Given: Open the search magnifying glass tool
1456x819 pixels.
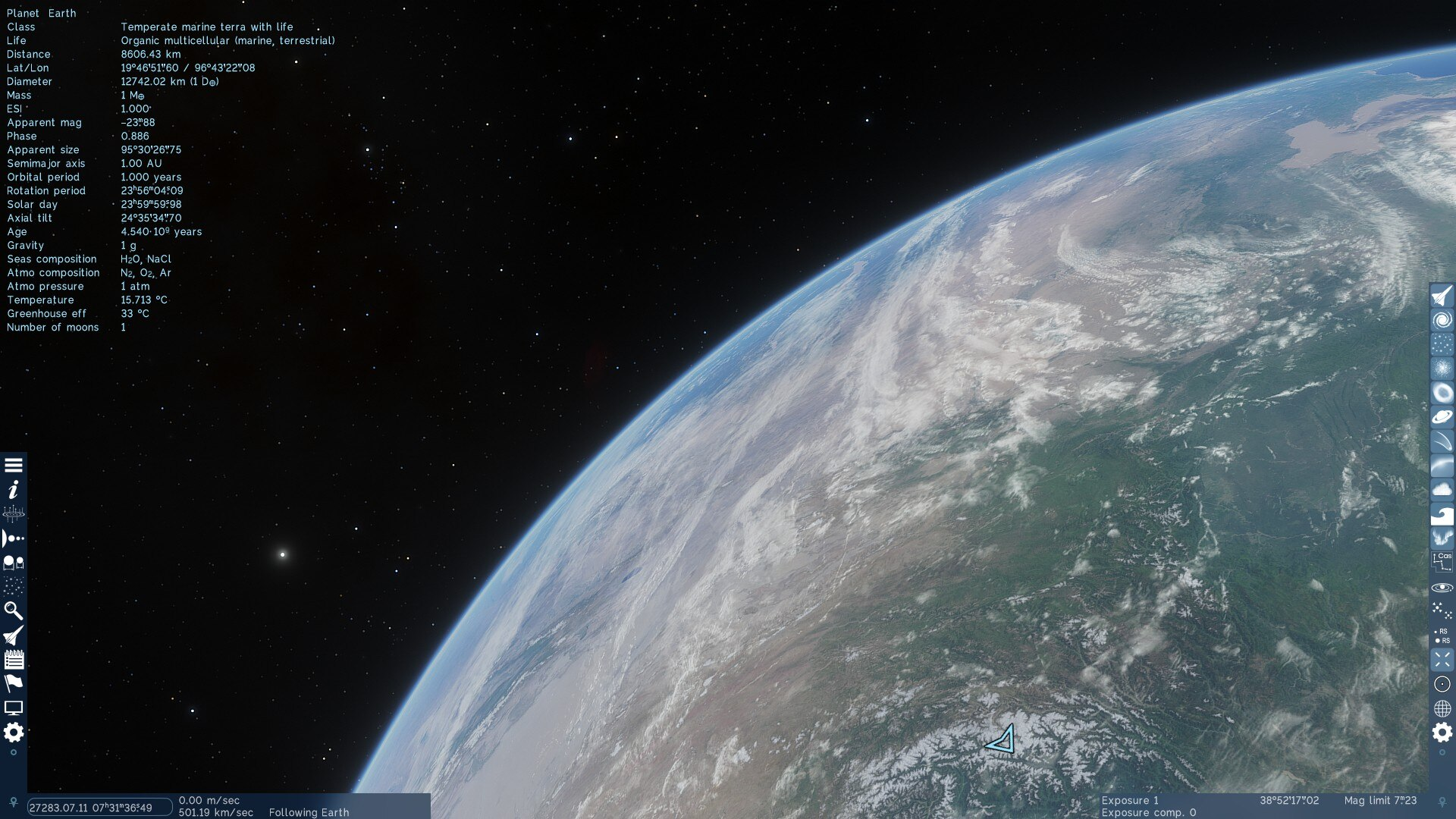Looking at the screenshot, I should point(14,611).
